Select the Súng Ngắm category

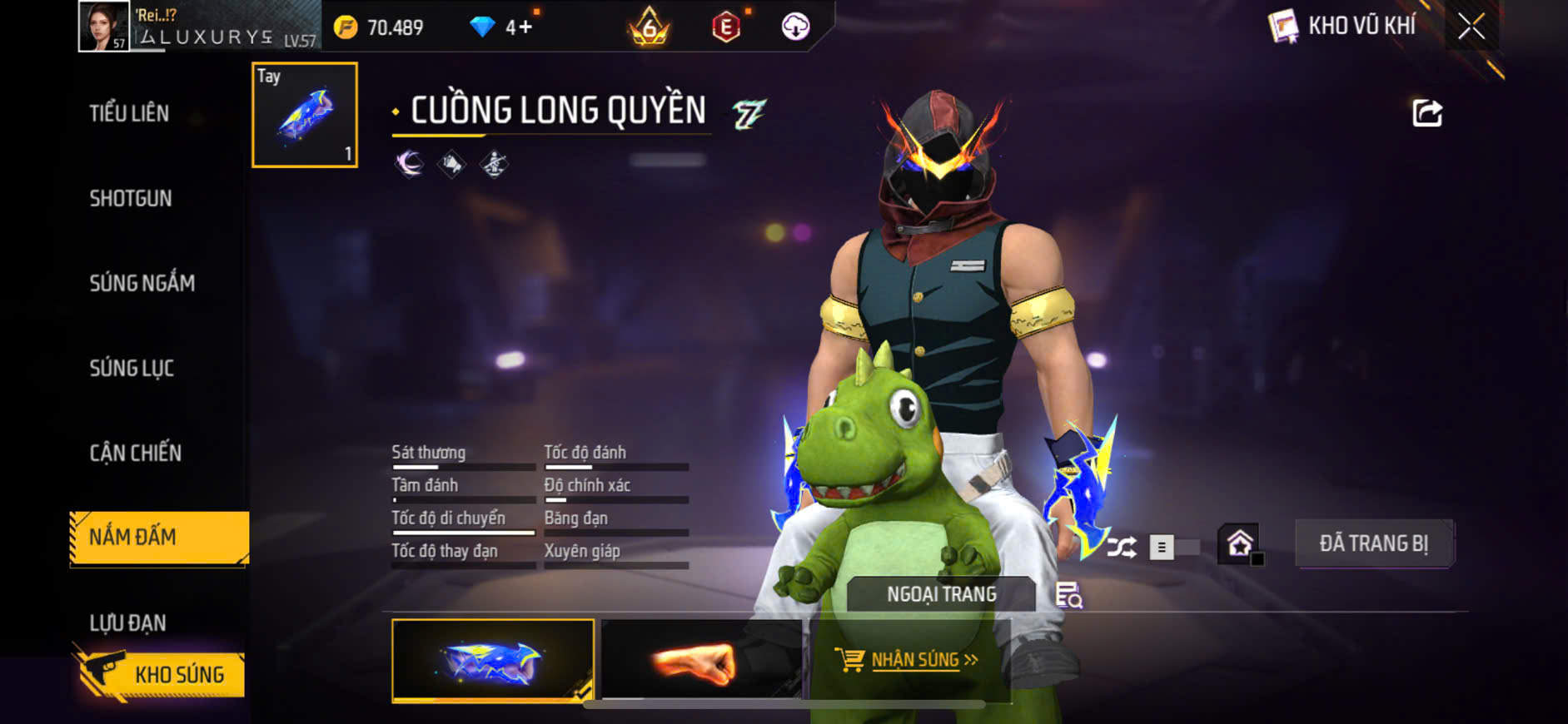[x=142, y=283]
